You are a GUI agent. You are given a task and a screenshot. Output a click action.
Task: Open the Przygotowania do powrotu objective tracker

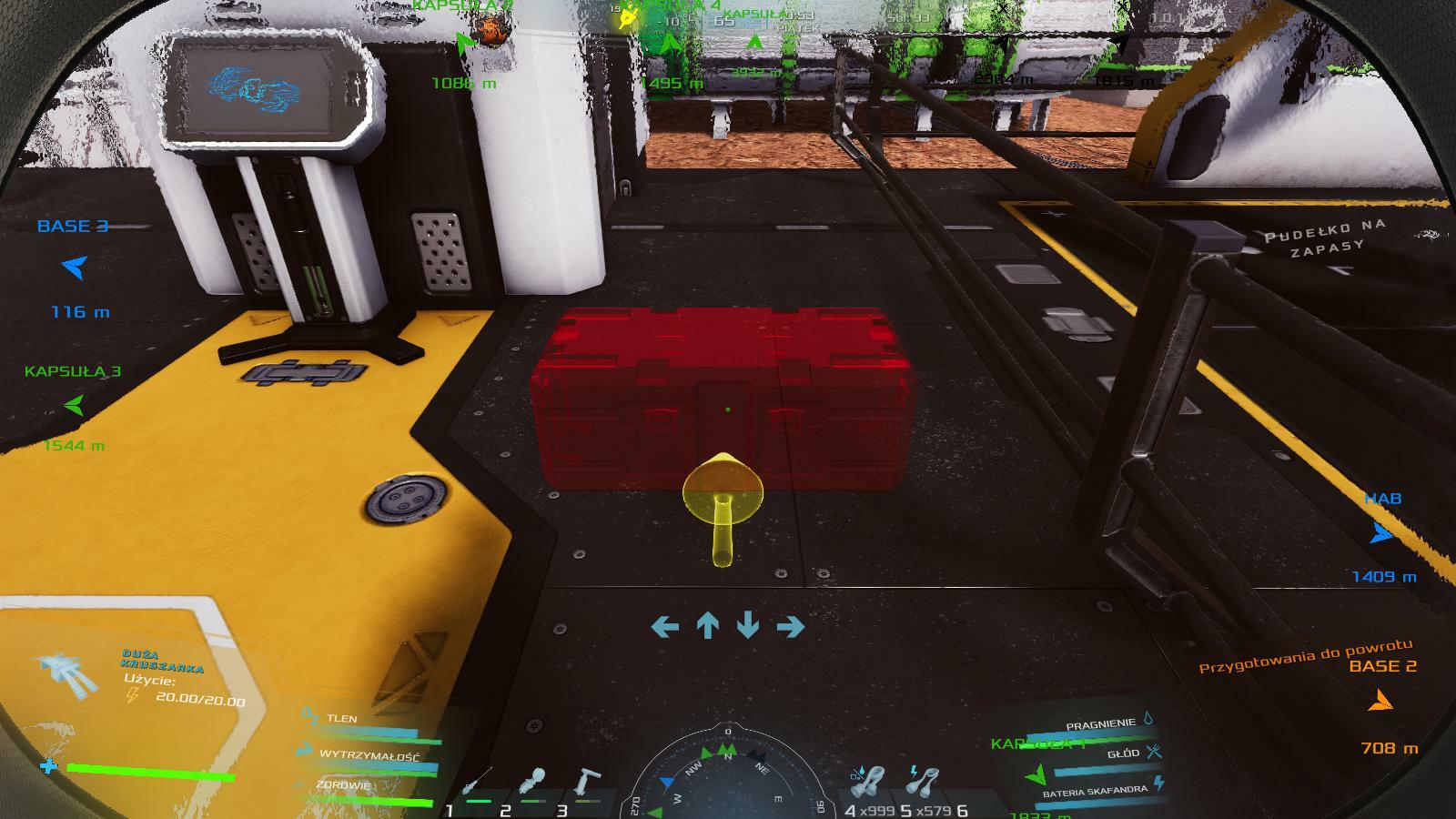pos(1306,655)
